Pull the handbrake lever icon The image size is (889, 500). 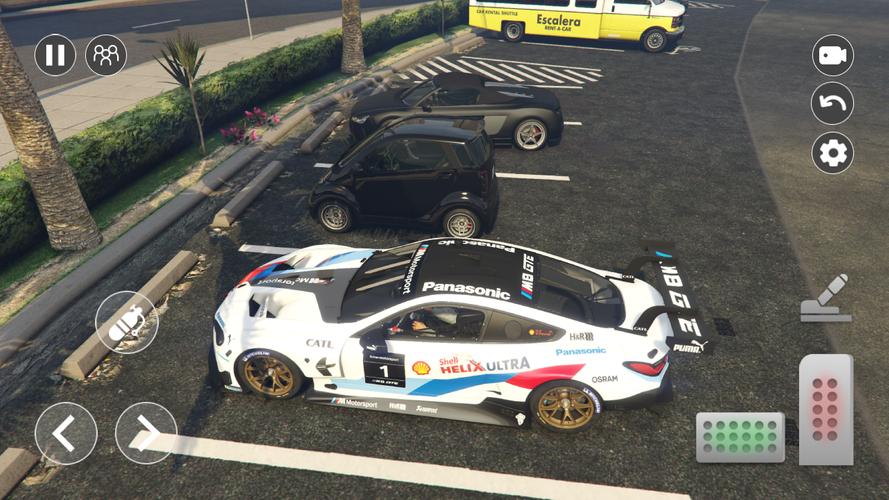[826, 299]
